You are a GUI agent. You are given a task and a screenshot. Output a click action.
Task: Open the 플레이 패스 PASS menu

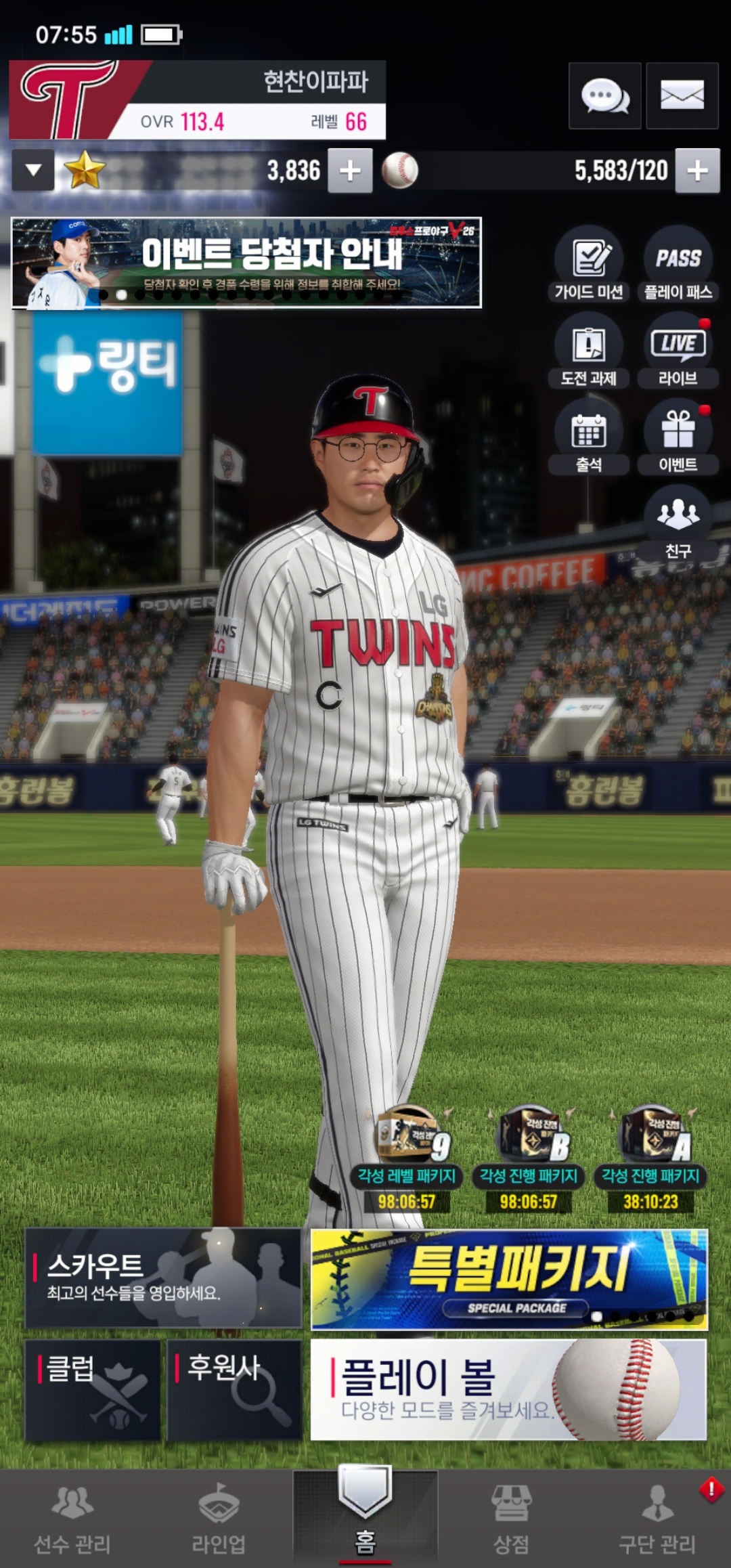click(678, 265)
